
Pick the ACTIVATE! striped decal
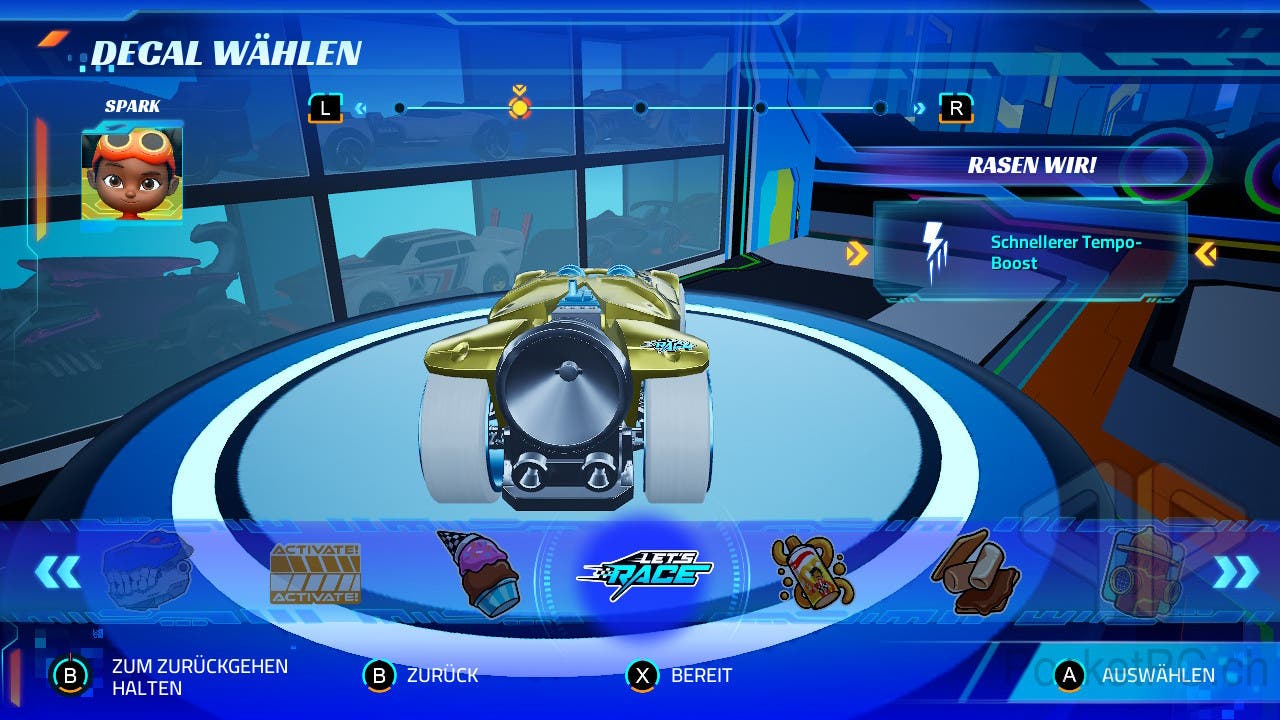tap(315, 574)
